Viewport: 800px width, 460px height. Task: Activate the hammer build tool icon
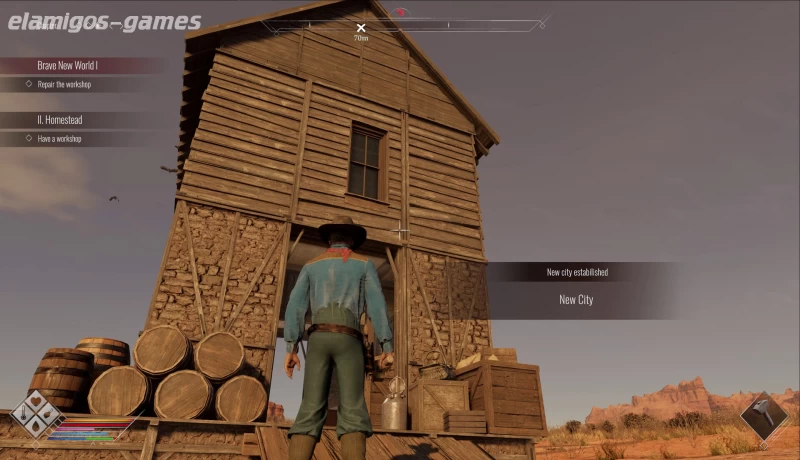click(763, 414)
